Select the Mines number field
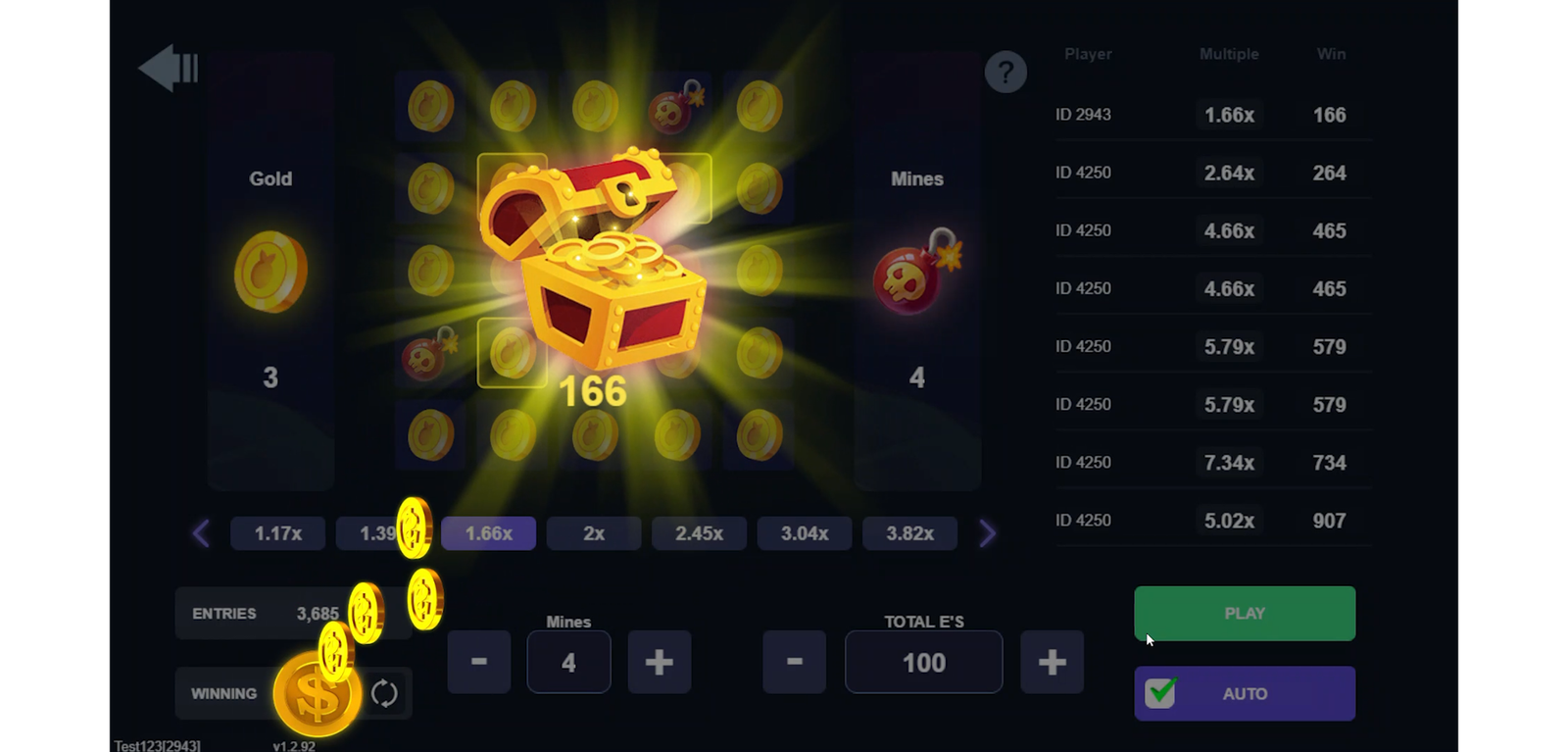Image resolution: width=1568 pixels, height=752 pixels. pyautogui.click(x=568, y=662)
